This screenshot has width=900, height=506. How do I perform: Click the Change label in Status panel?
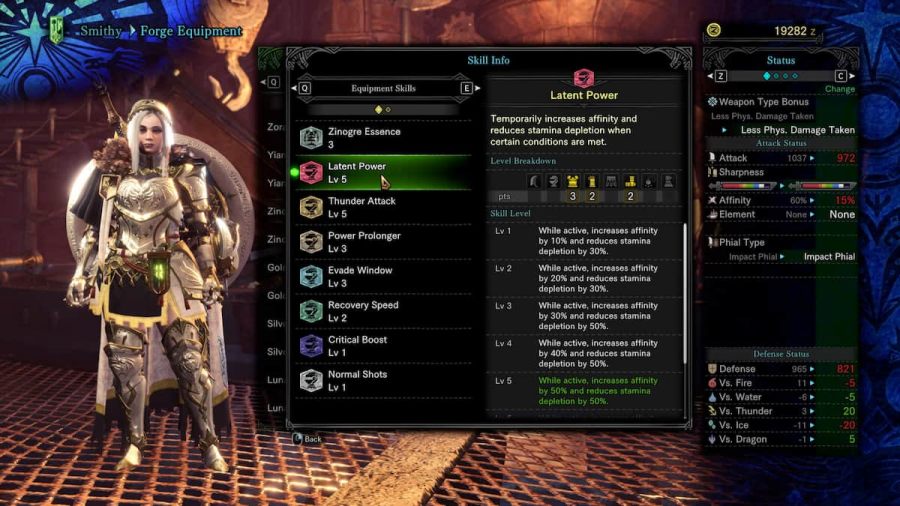point(839,89)
